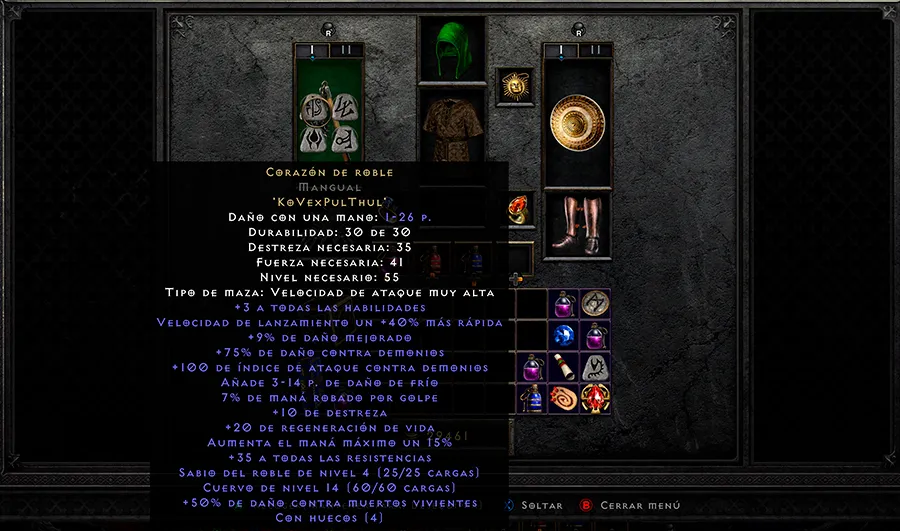Select the gray rune stone in inventory
900x531 pixels.
[x=595, y=367]
